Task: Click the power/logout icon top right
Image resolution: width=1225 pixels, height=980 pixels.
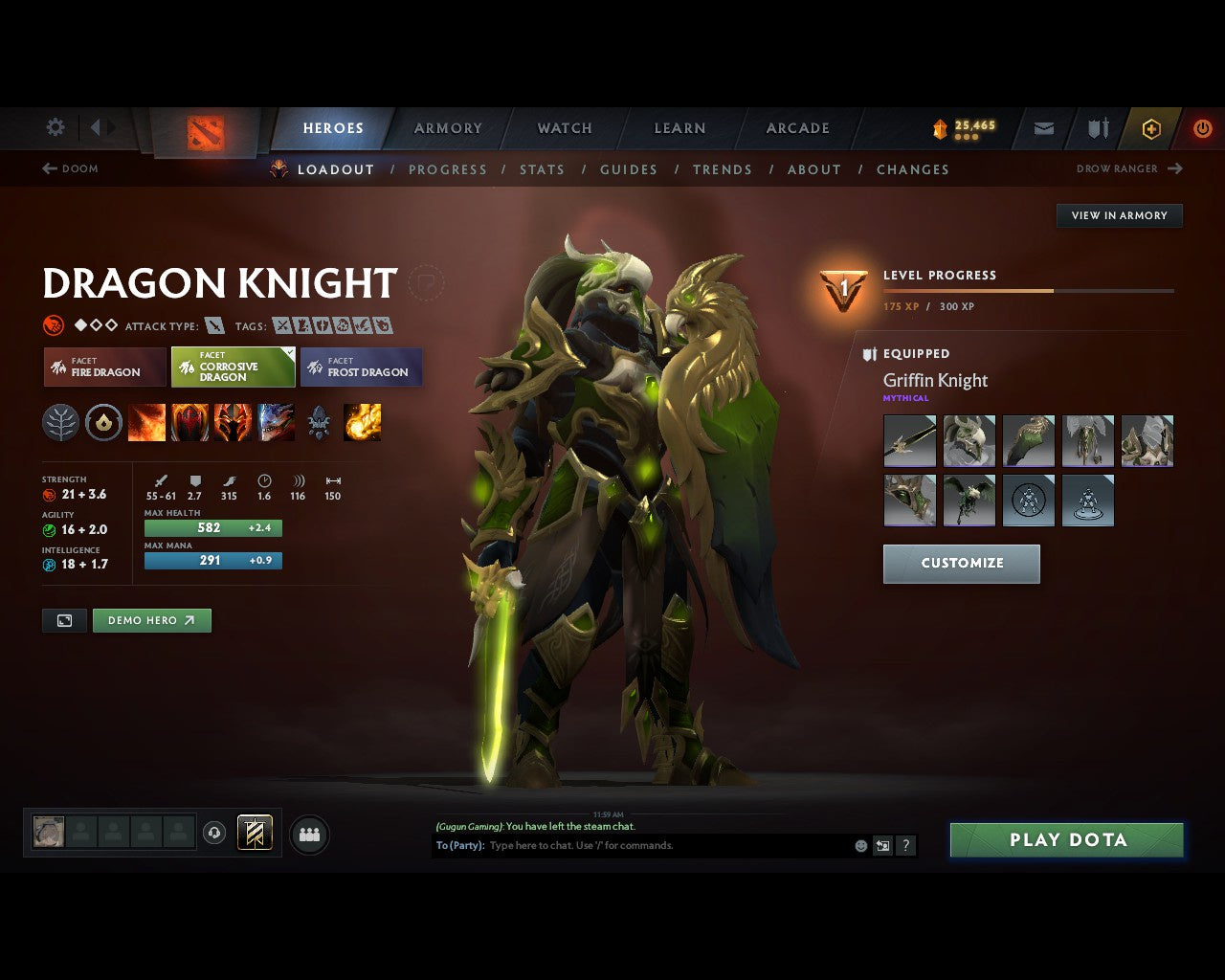Action: [x=1203, y=128]
